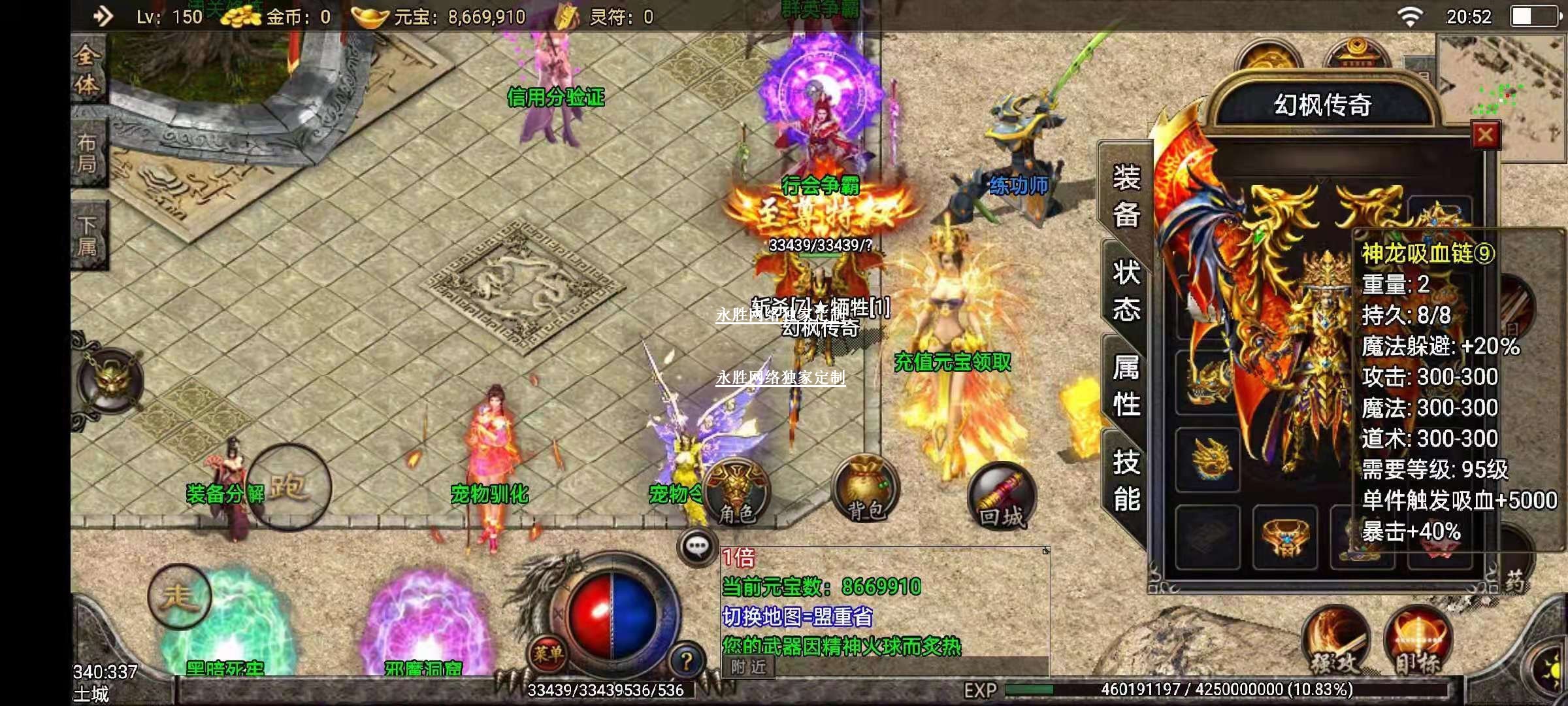The image size is (1568, 706).
Task: Open the 菜单 menu button
Action: point(547,653)
